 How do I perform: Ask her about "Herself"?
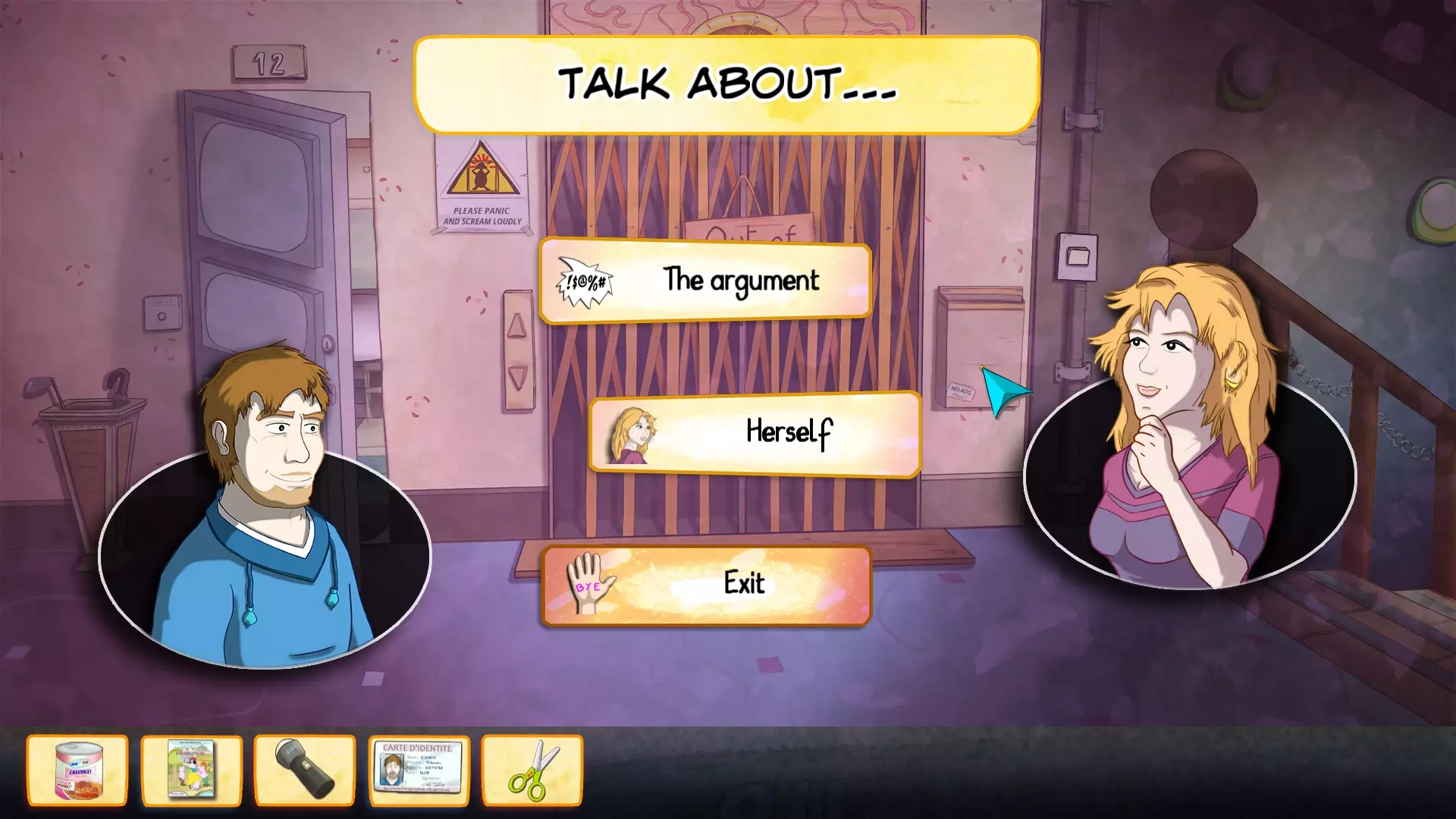(755, 434)
